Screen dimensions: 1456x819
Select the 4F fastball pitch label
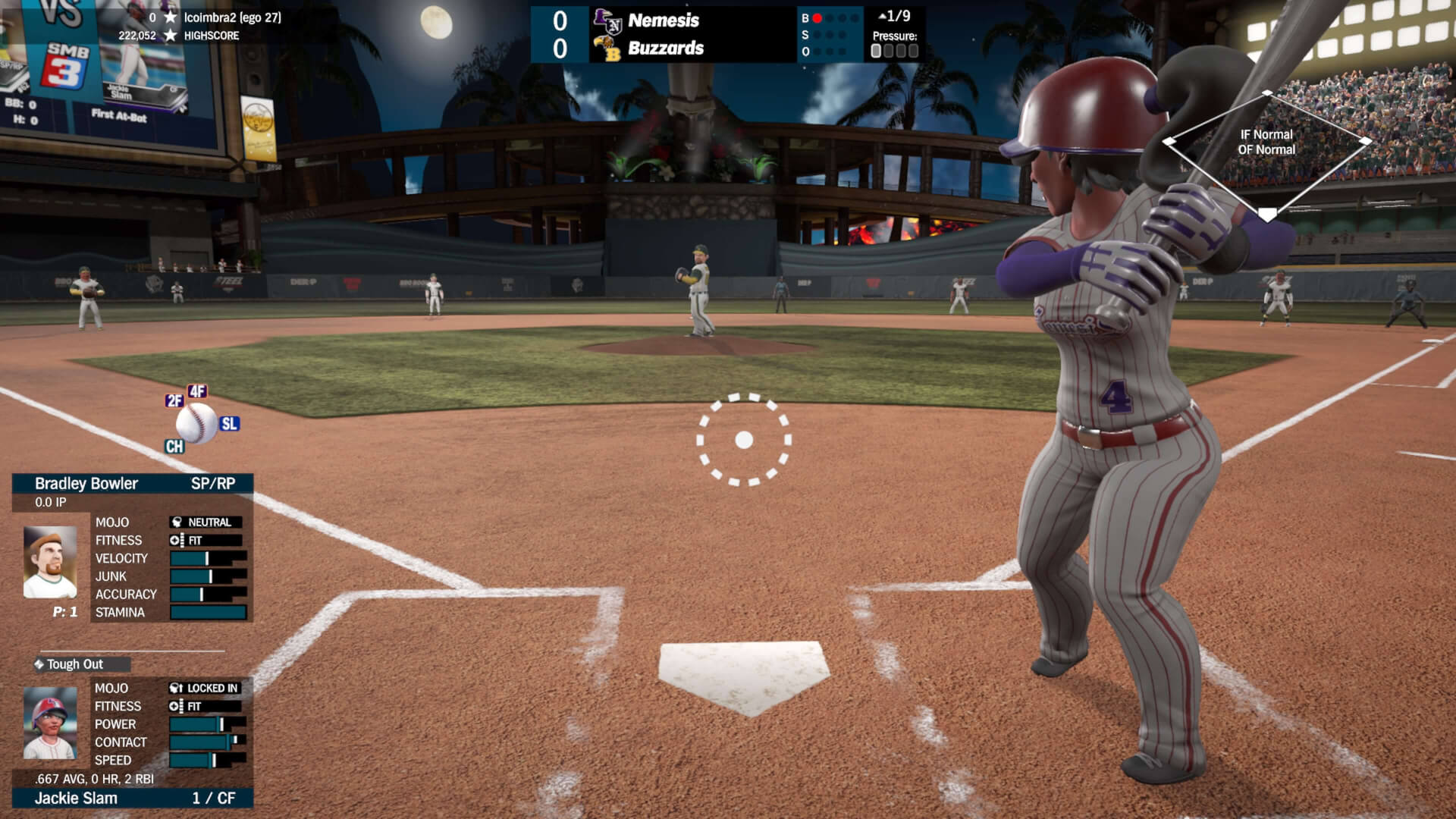pyautogui.click(x=197, y=391)
